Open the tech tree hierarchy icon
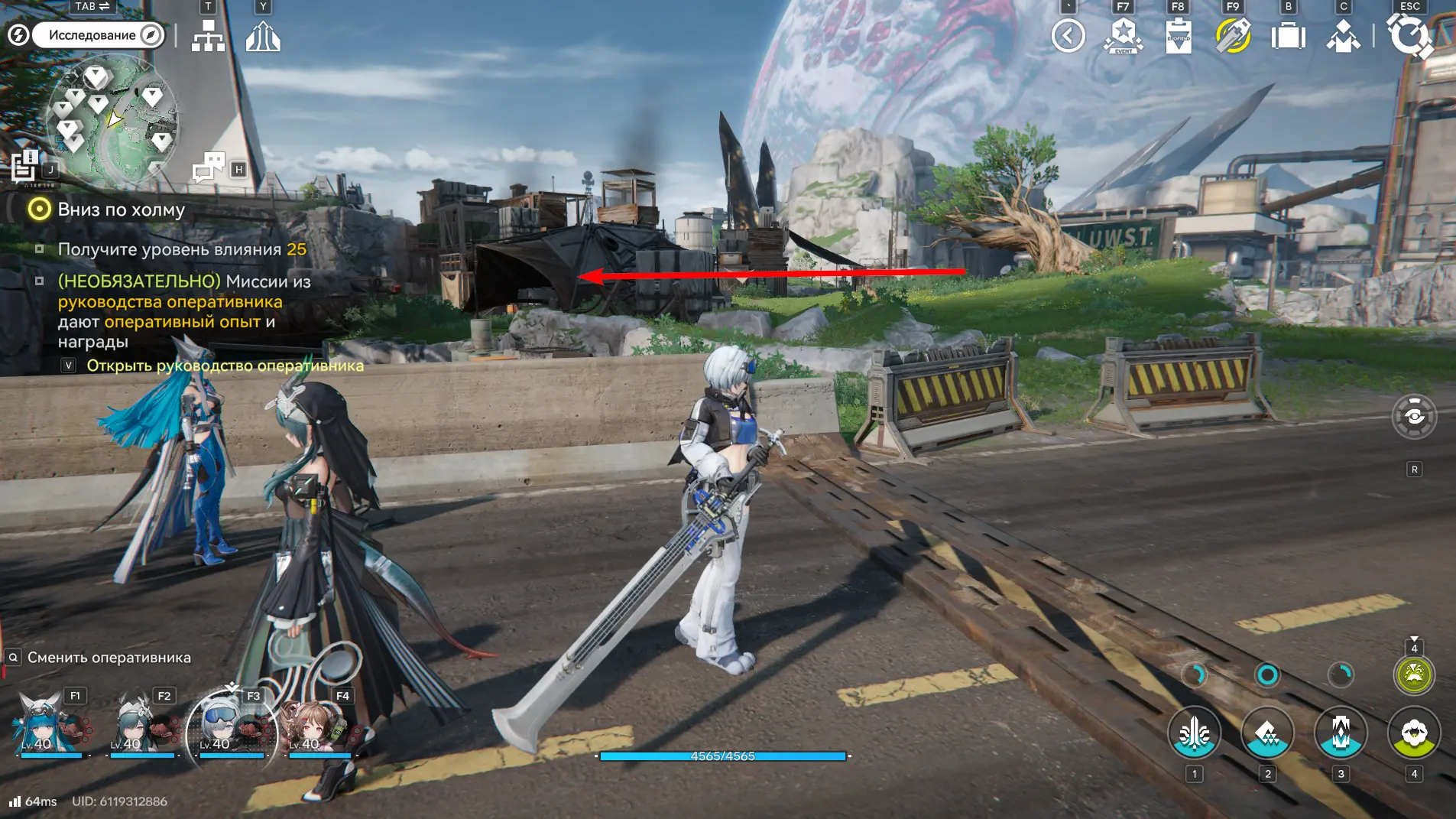 [208, 35]
